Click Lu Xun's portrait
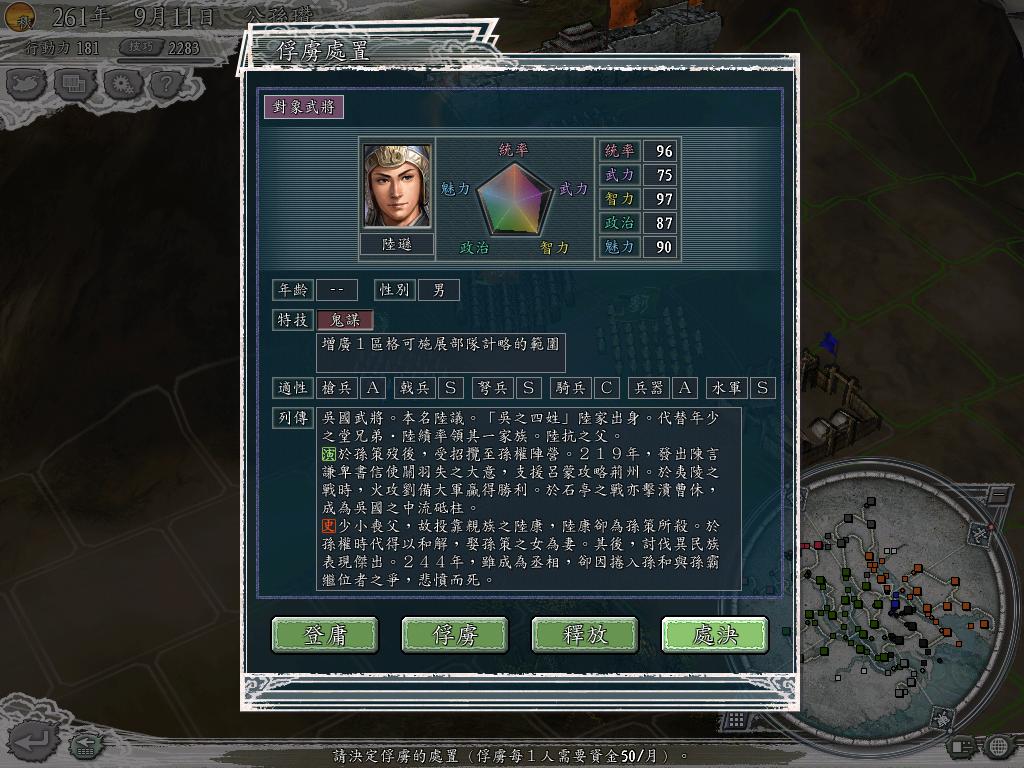The height and width of the screenshot is (768, 1024). (x=397, y=187)
